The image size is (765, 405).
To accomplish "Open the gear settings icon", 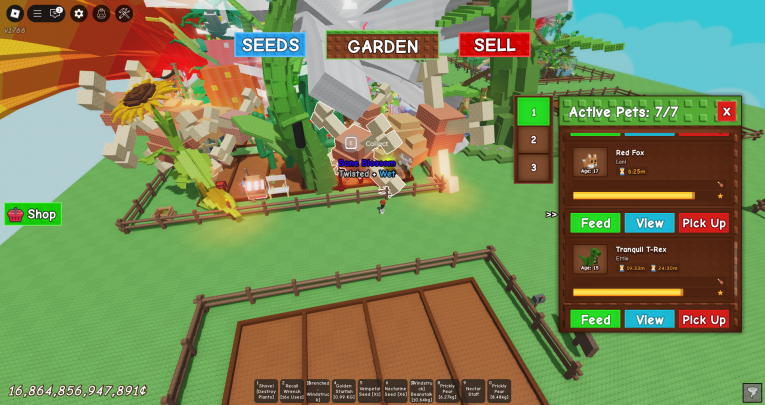I will pyautogui.click(x=79, y=13).
